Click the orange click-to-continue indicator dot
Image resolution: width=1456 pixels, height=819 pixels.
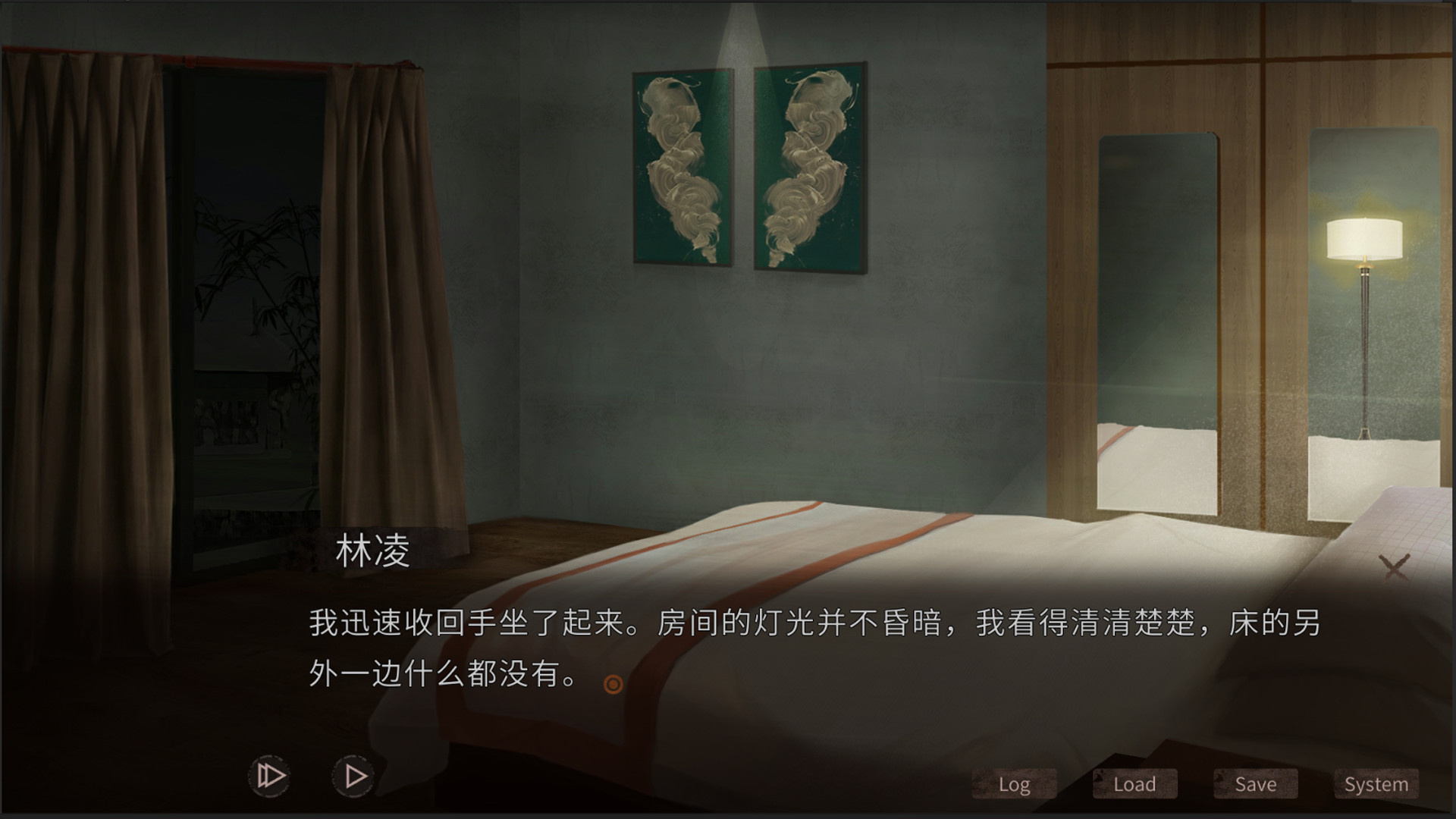[613, 685]
